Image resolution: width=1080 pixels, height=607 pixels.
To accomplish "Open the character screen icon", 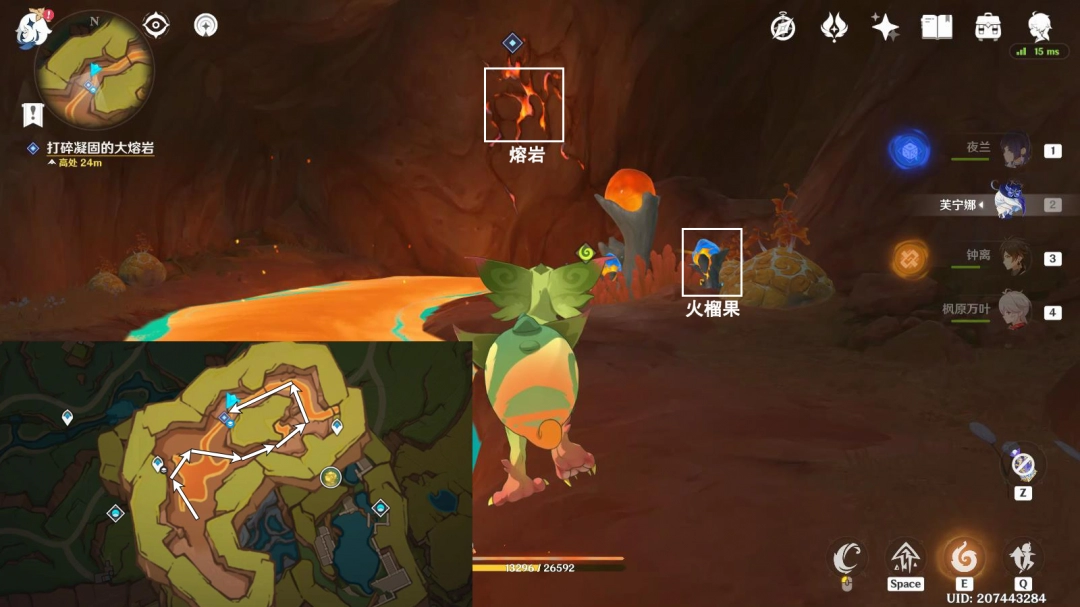I will (1040, 27).
